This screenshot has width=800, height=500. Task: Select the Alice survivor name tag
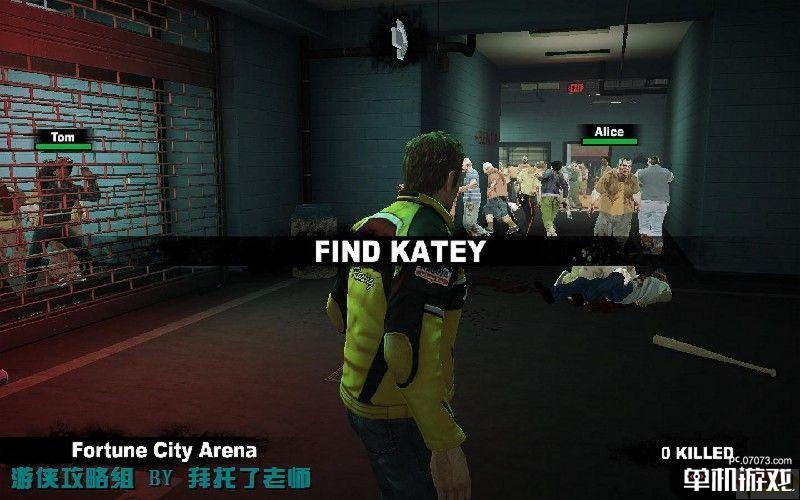[x=608, y=132]
